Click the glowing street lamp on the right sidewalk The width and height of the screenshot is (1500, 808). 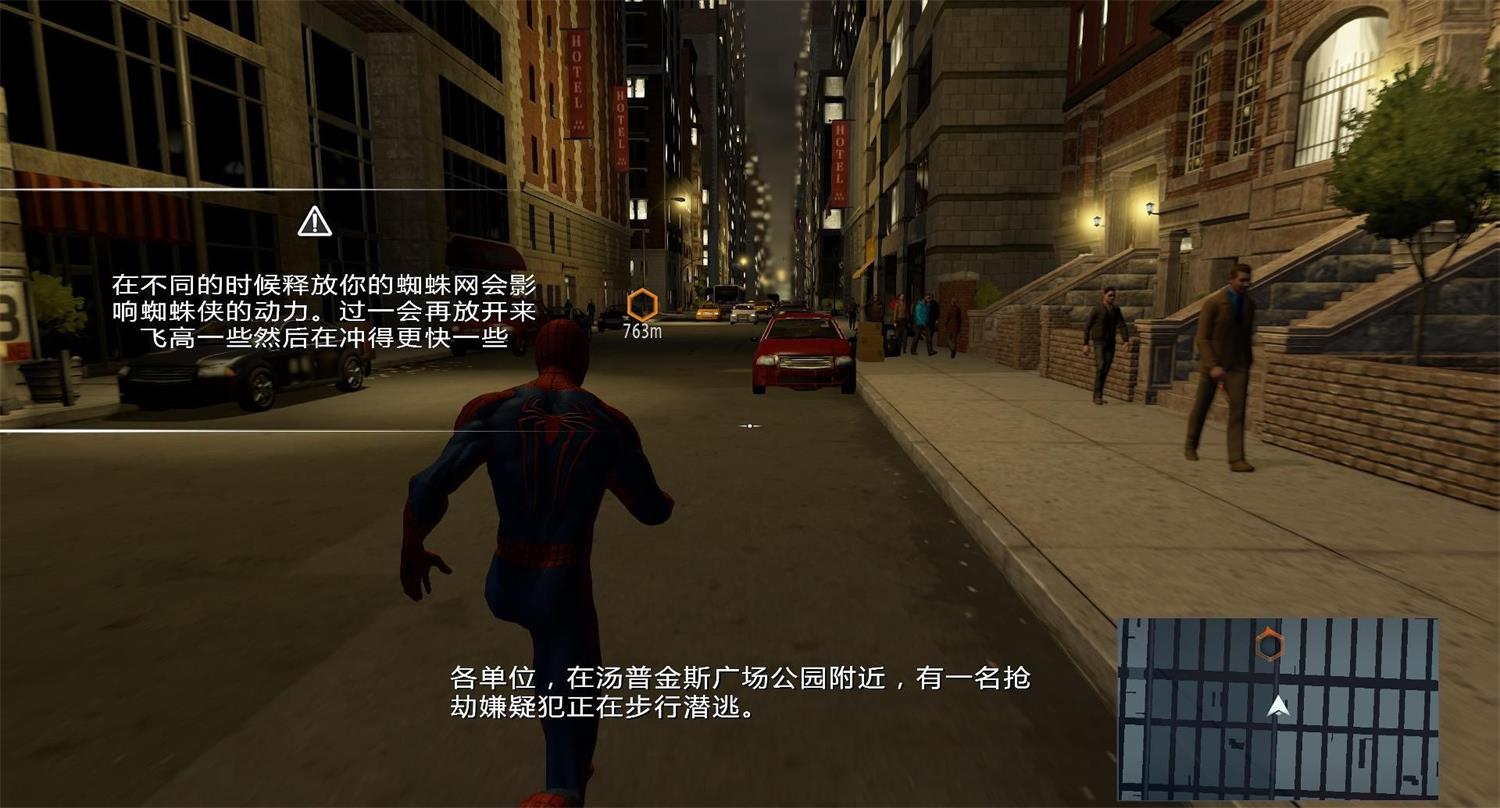[1148, 206]
